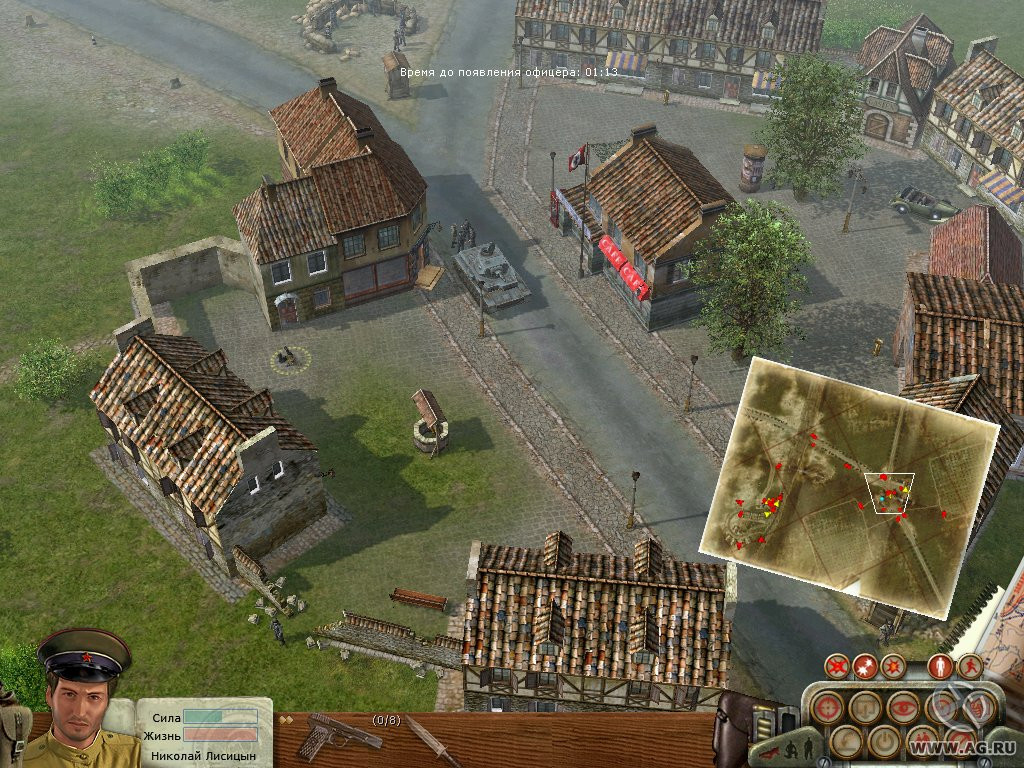Image resolution: width=1024 pixels, height=768 pixels.
Task: Toggle the running figure movement button
Action: (969, 665)
